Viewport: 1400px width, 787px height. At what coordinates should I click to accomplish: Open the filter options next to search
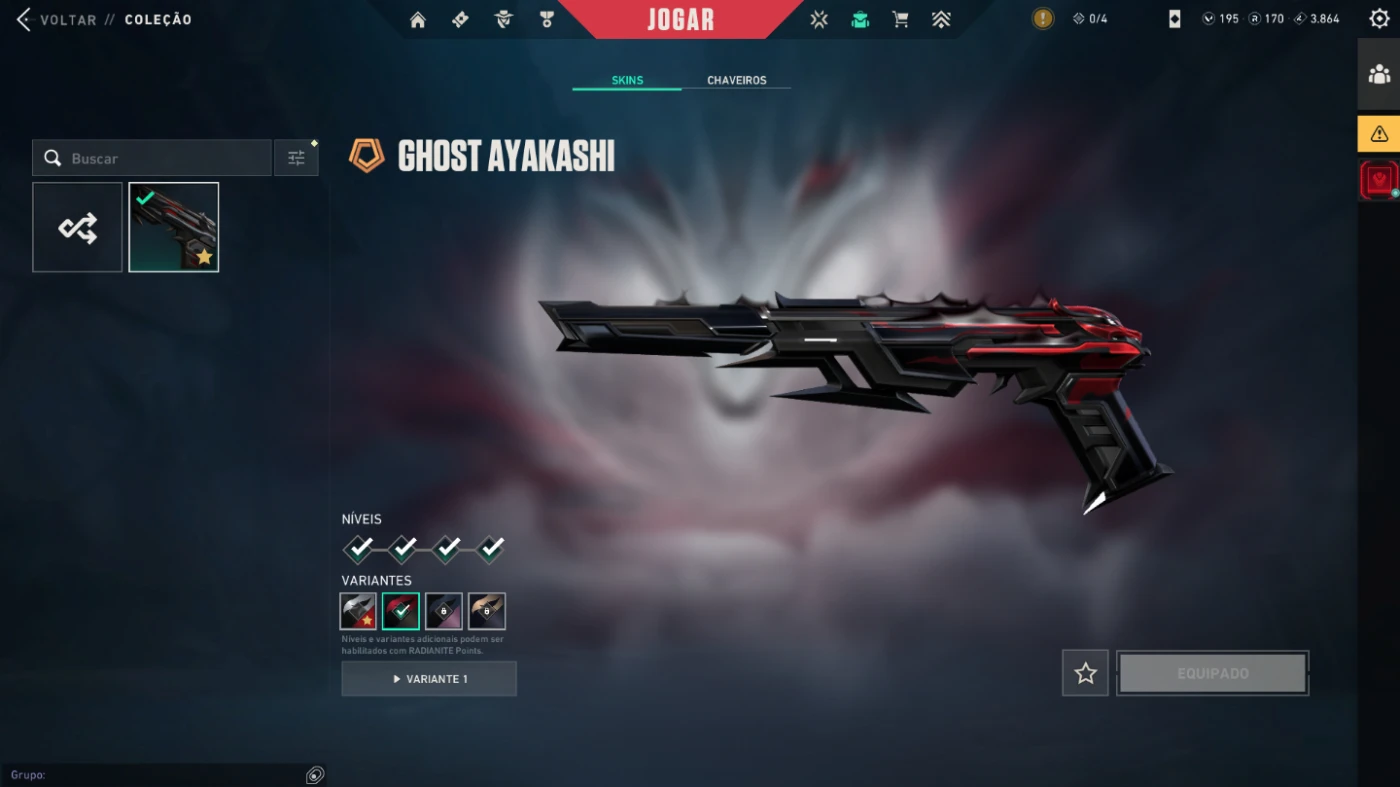[x=296, y=158]
